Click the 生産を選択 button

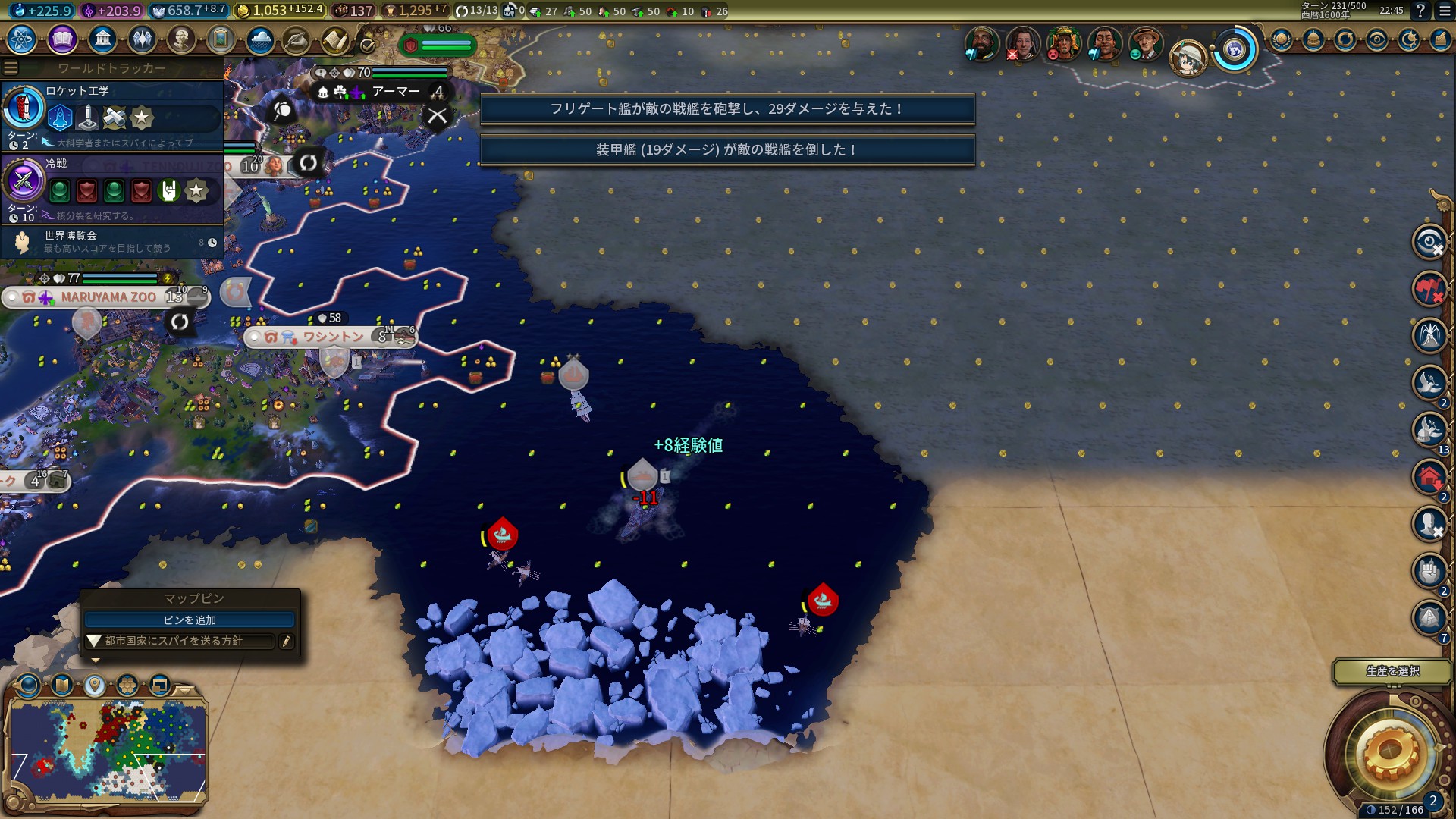click(1392, 671)
